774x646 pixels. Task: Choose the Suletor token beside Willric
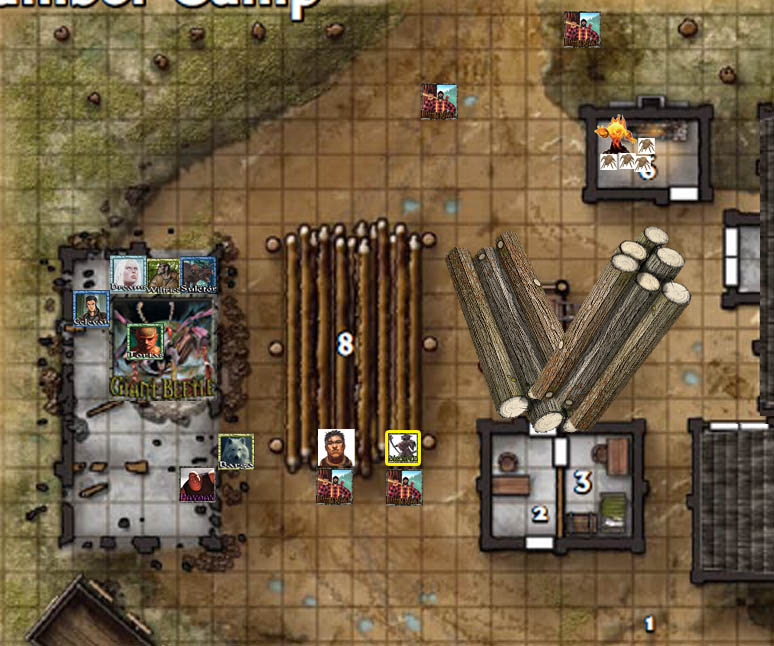[197, 274]
